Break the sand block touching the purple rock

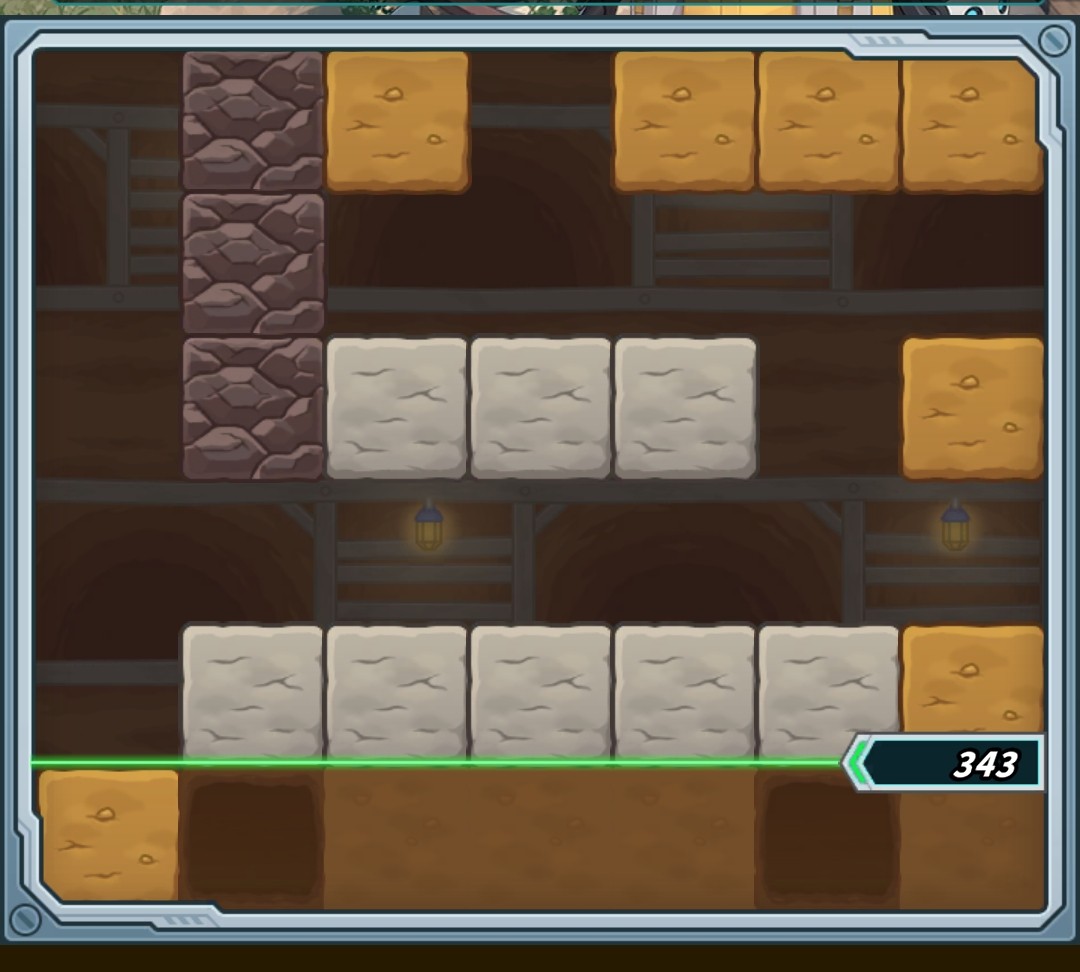[x=397, y=121]
